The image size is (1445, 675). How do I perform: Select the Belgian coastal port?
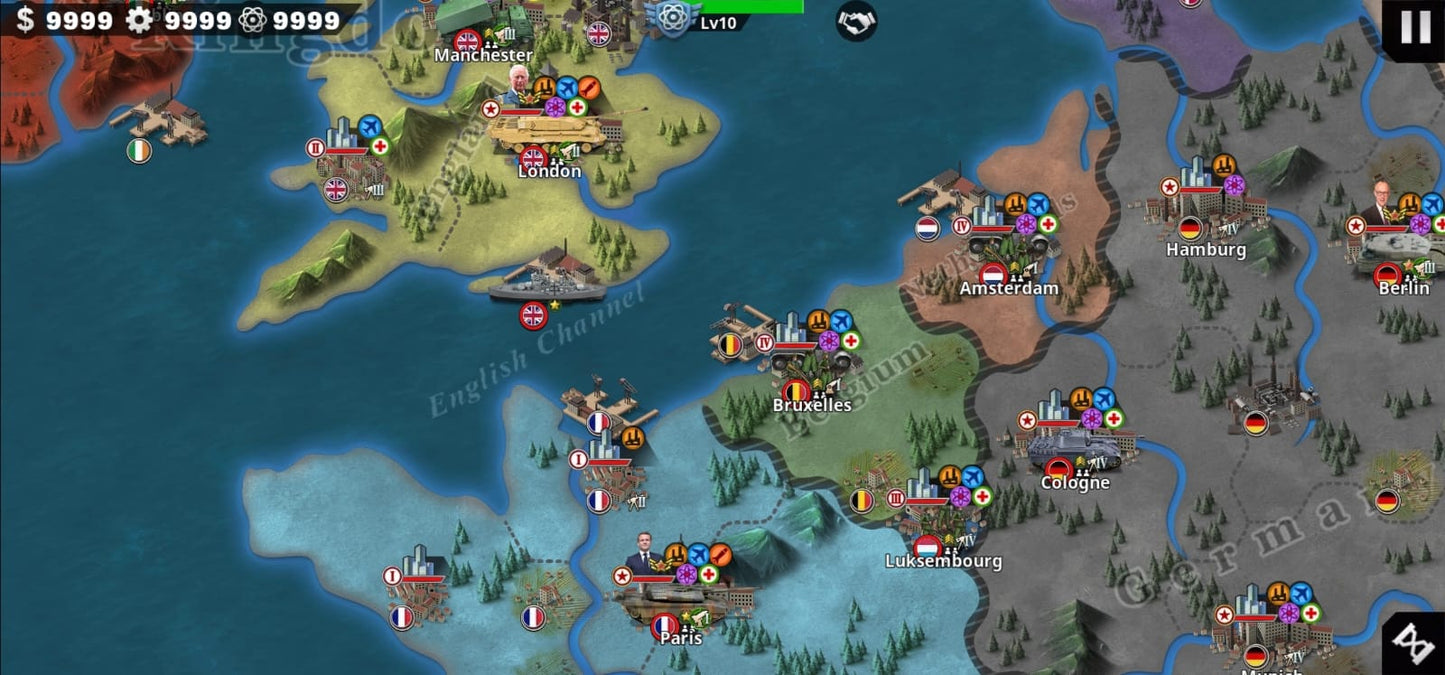point(741,327)
